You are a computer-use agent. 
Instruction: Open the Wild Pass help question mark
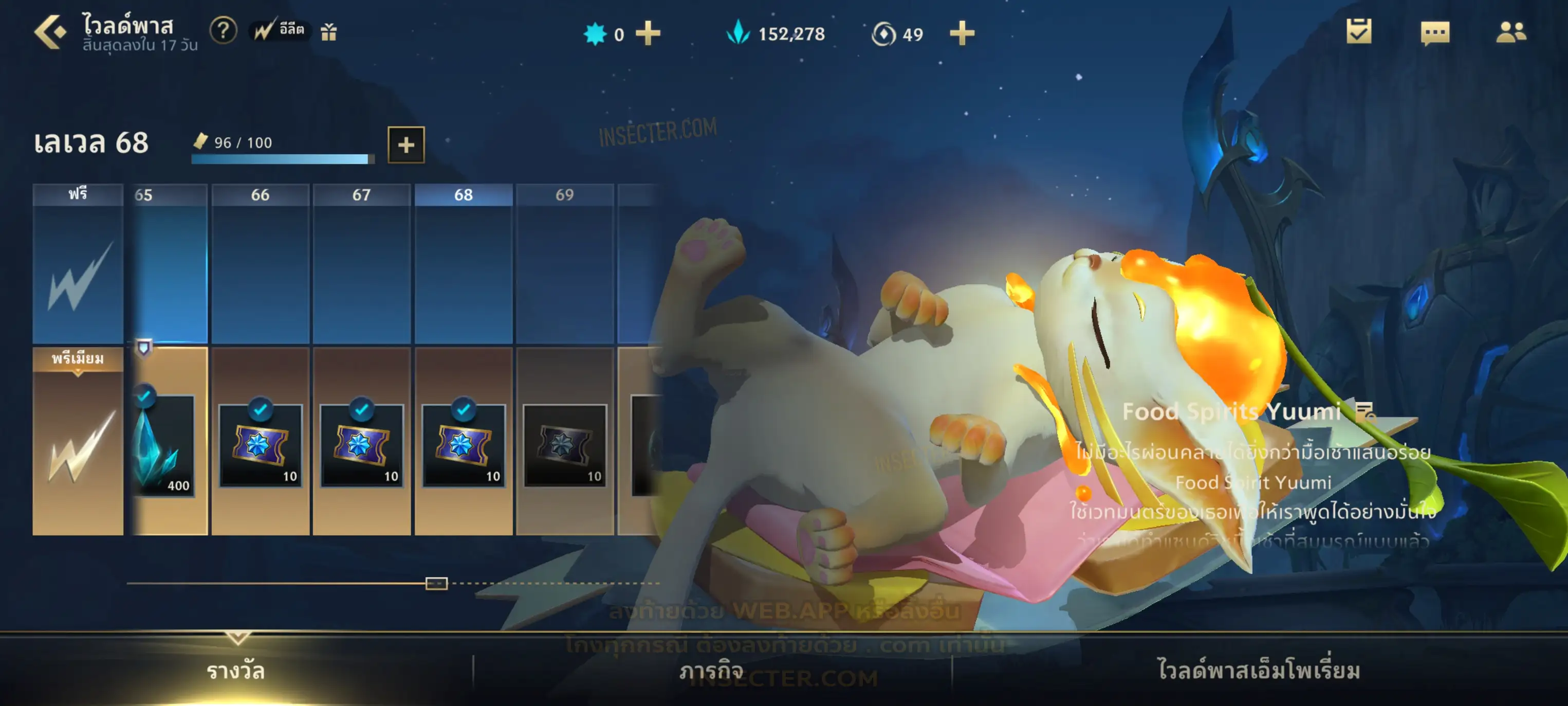coord(223,30)
